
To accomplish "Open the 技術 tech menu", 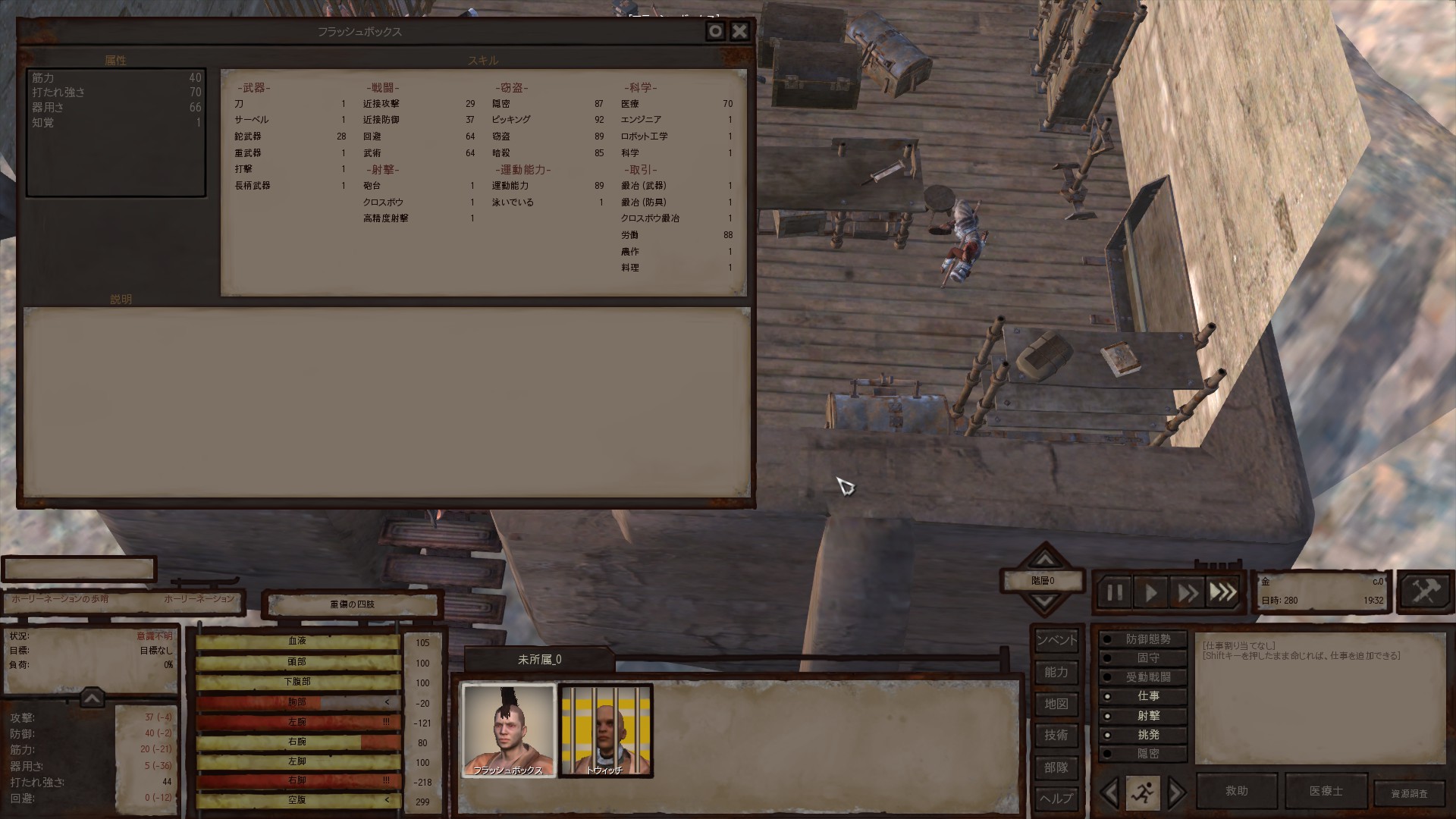I will tap(1056, 735).
